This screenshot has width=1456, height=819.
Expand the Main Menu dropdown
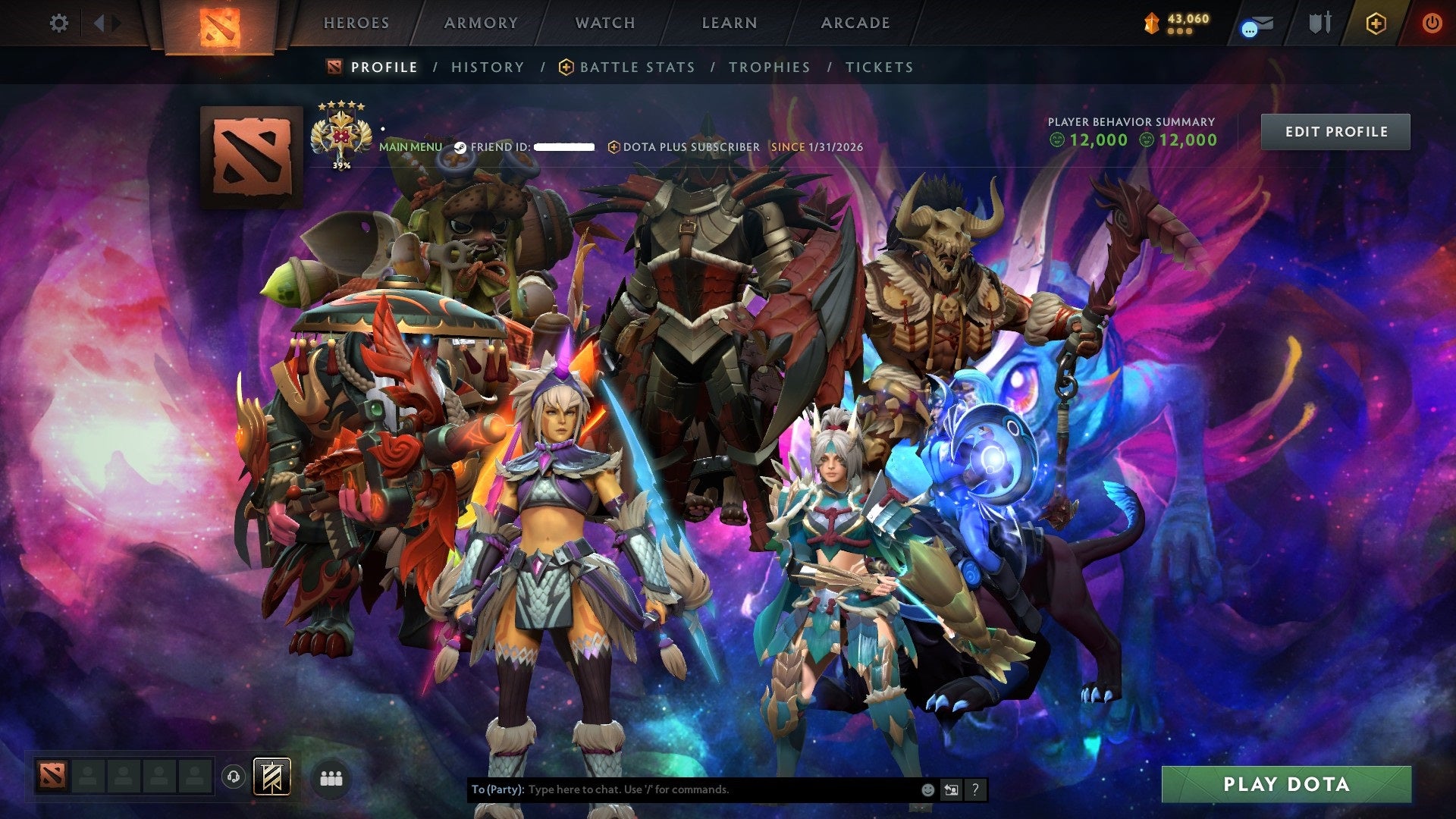click(x=411, y=147)
